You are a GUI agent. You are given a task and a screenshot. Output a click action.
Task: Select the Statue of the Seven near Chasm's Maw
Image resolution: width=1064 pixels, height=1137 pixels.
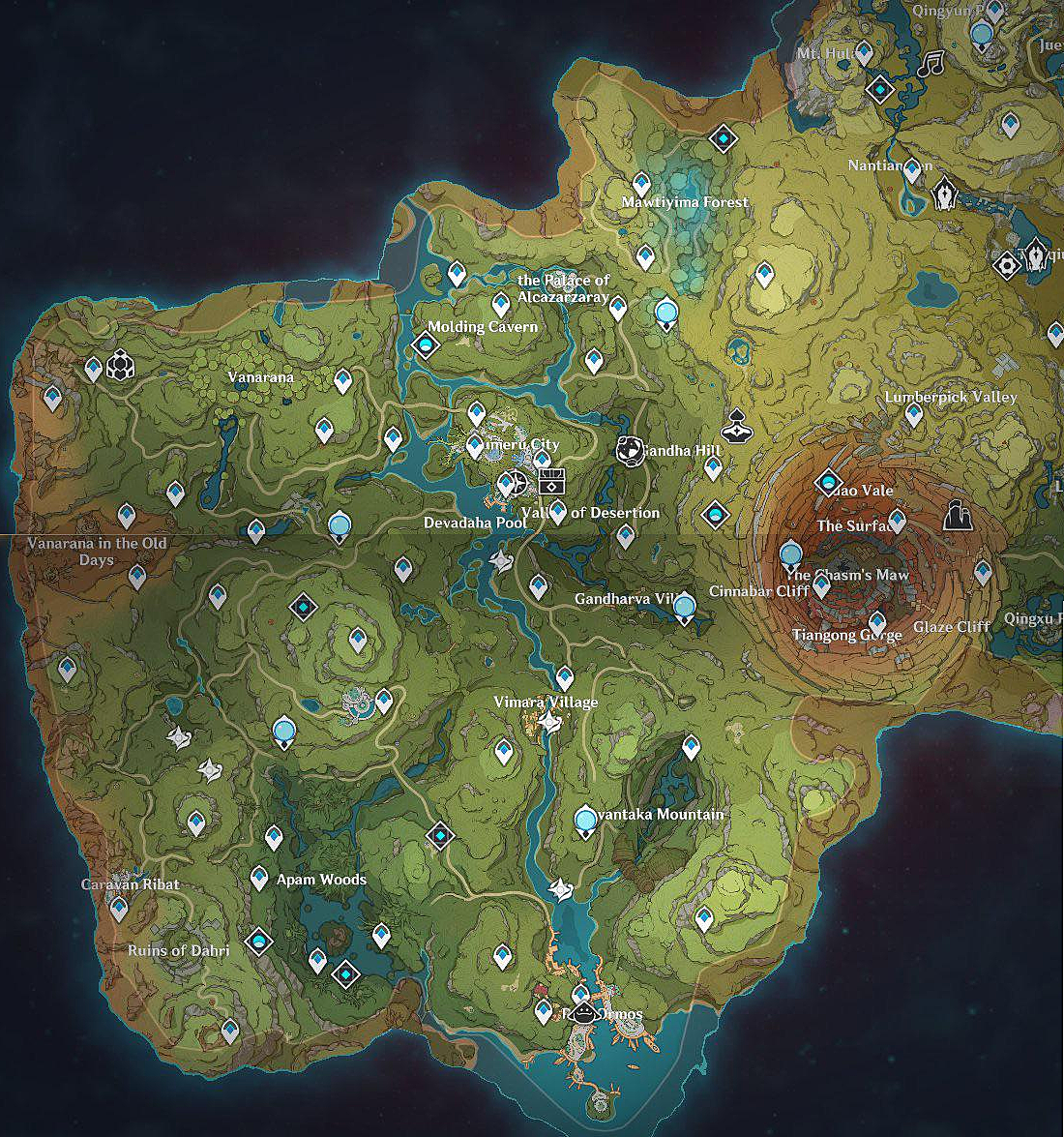(791, 554)
